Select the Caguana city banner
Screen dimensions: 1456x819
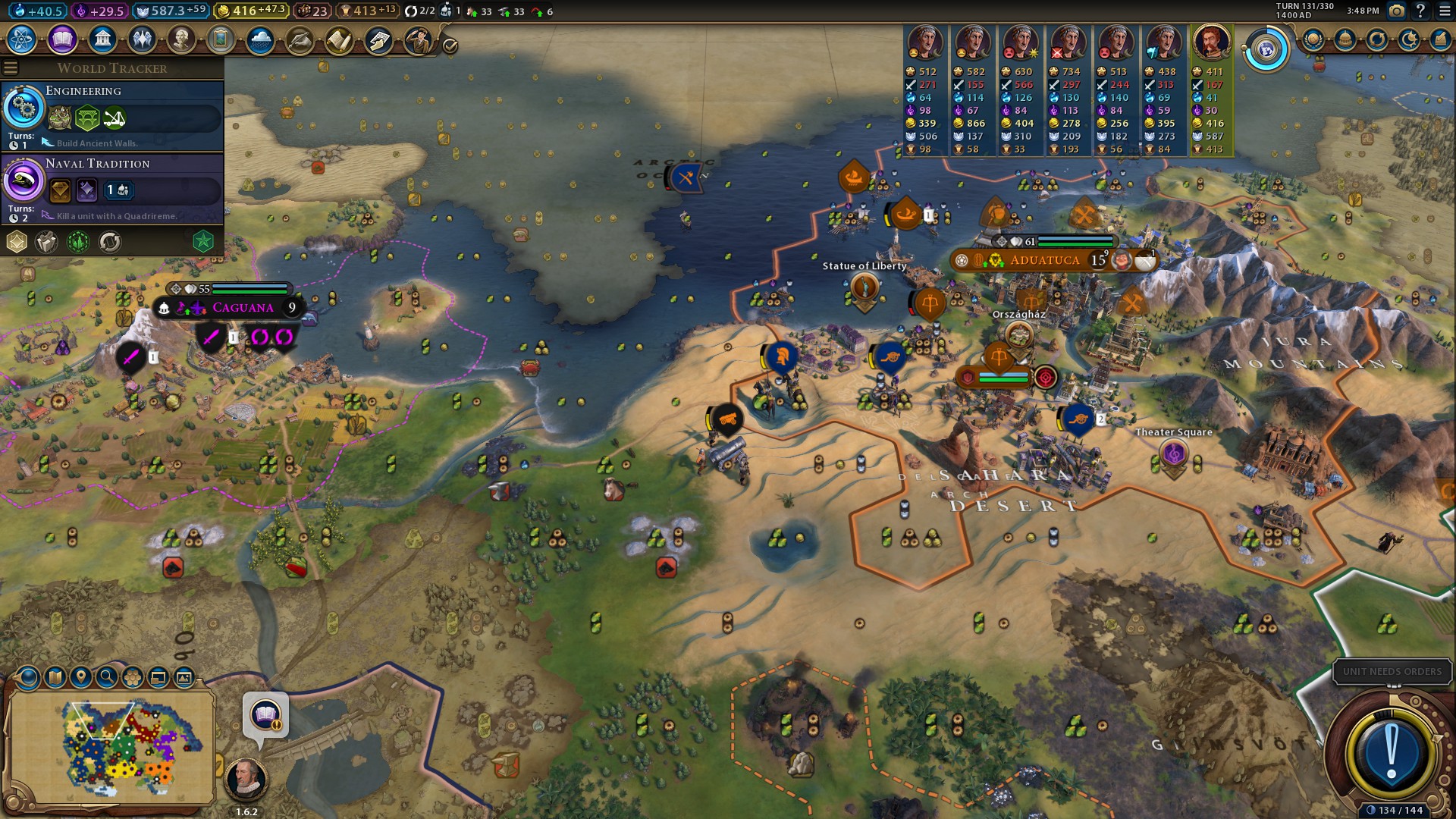click(x=243, y=308)
